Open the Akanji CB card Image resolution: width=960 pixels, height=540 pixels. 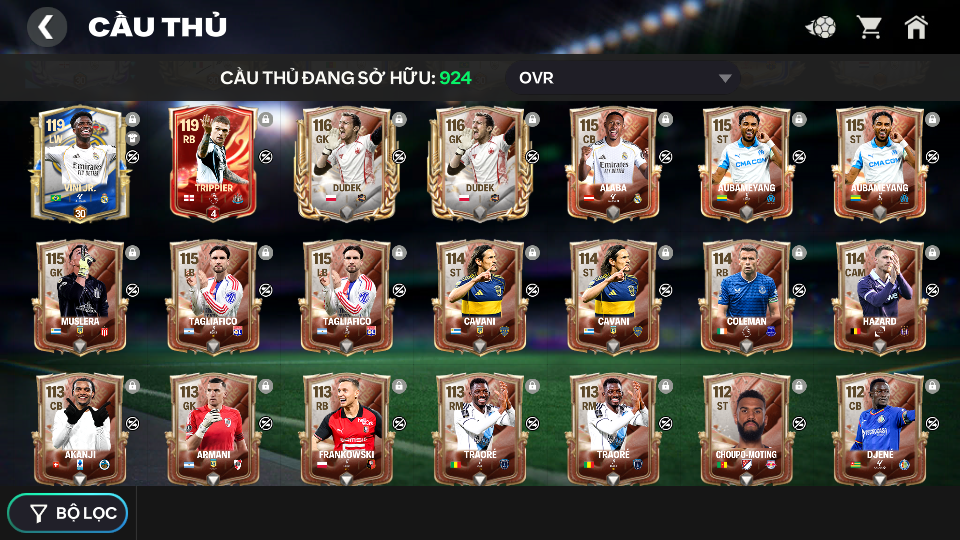(x=80, y=428)
